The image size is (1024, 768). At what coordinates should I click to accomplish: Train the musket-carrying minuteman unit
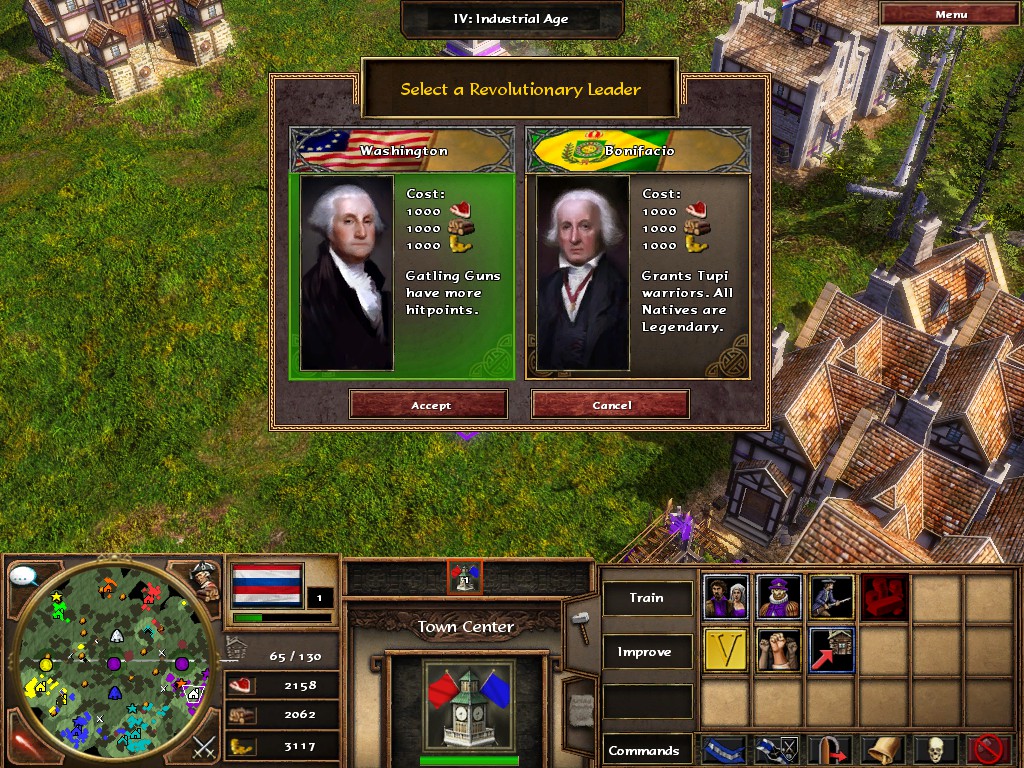tap(832, 597)
